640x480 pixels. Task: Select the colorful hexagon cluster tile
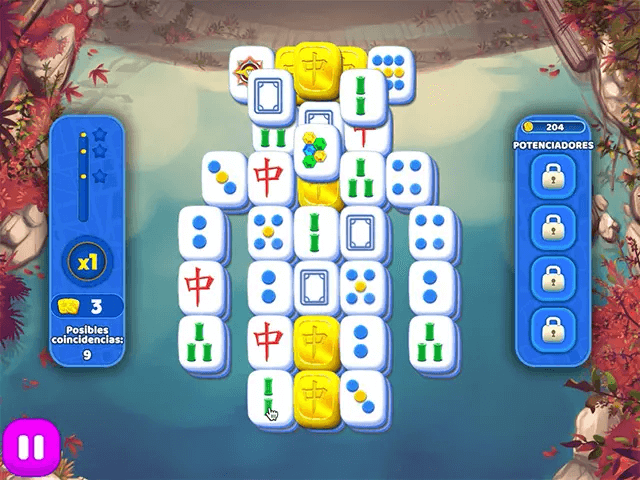pos(316,150)
